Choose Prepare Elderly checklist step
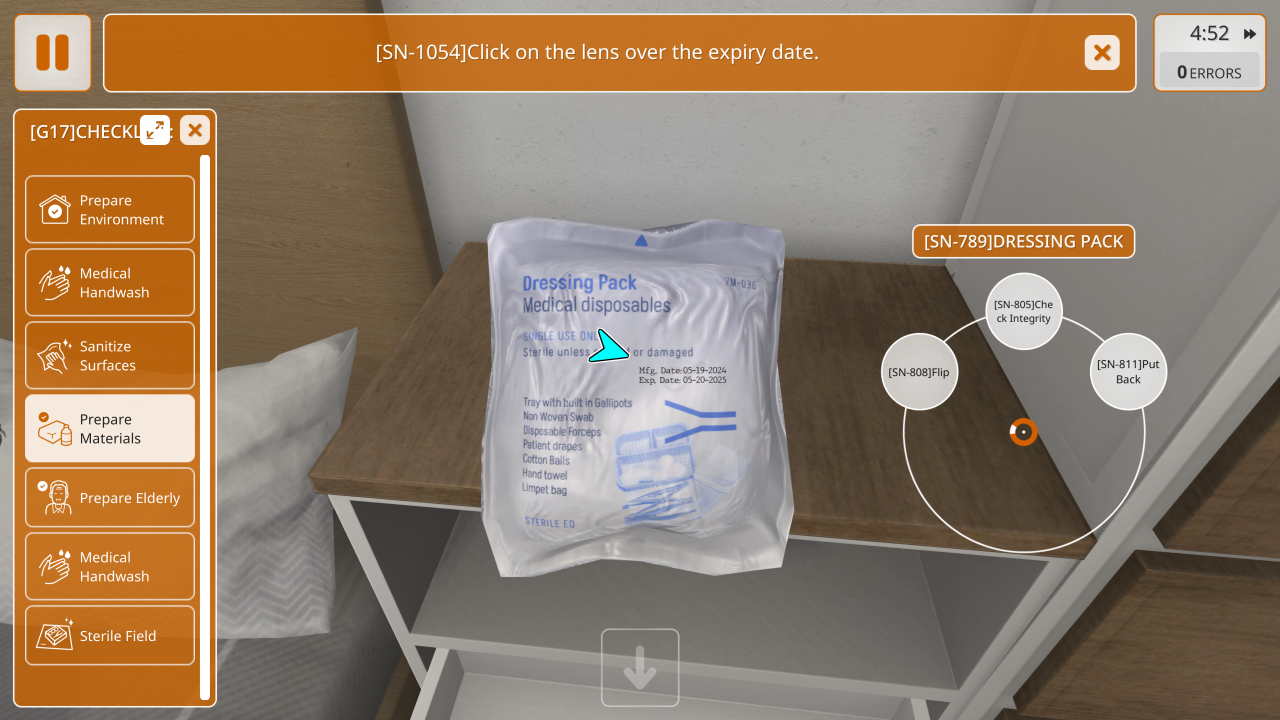1280x720 pixels. (110, 498)
